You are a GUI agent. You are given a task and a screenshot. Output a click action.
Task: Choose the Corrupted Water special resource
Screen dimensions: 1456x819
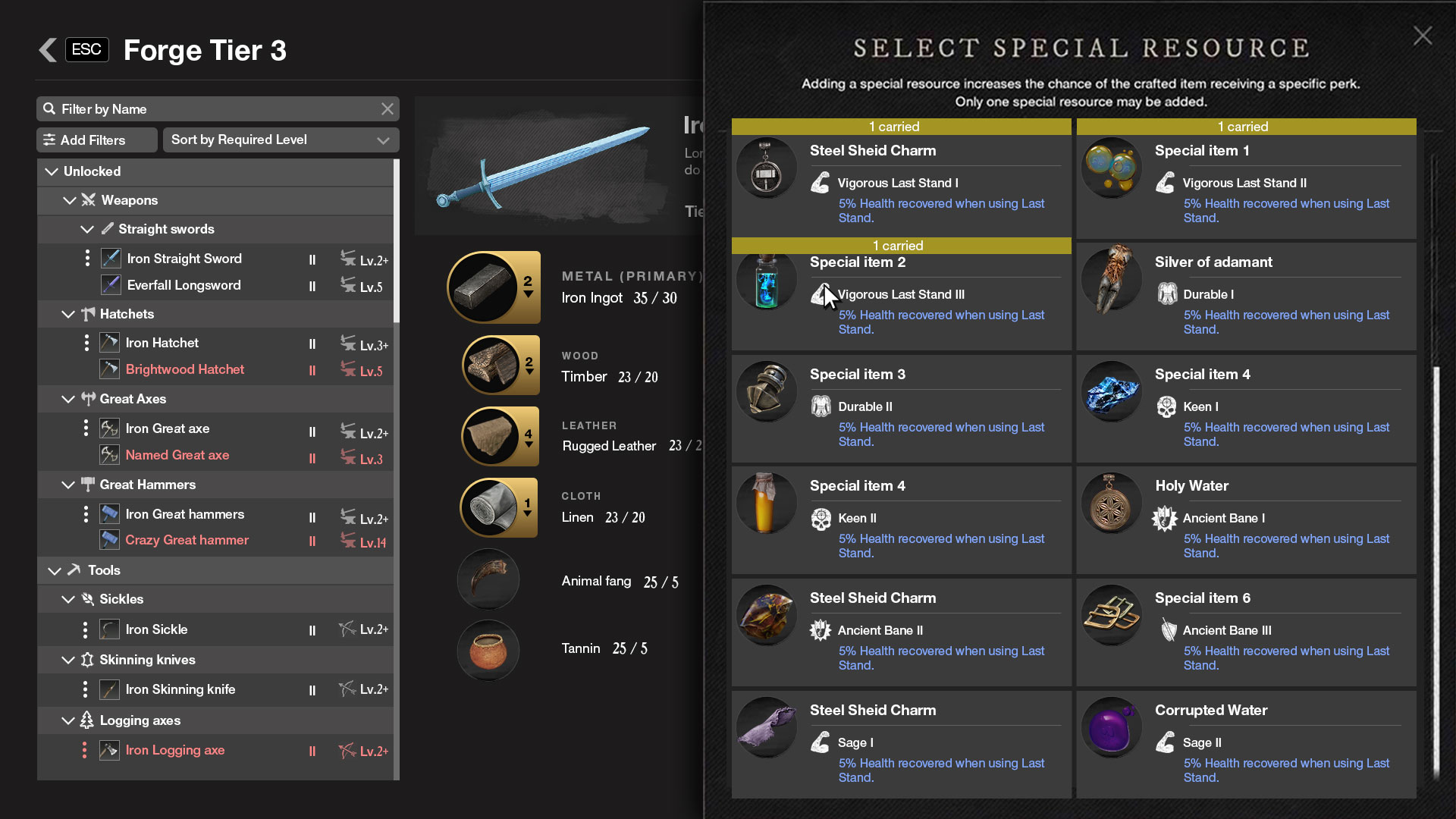click(x=1246, y=744)
